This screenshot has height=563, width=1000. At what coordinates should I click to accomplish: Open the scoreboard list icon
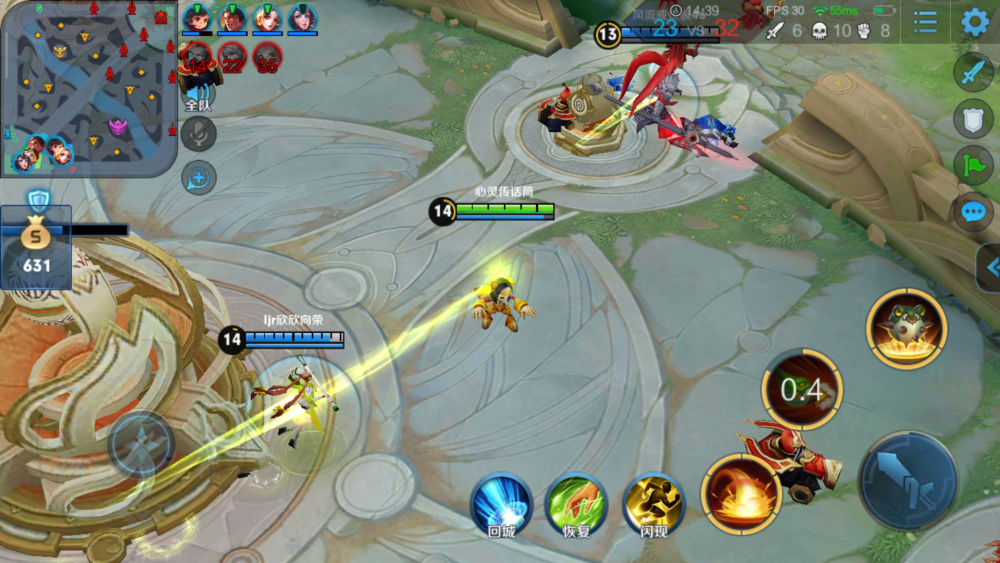(926, 22)
